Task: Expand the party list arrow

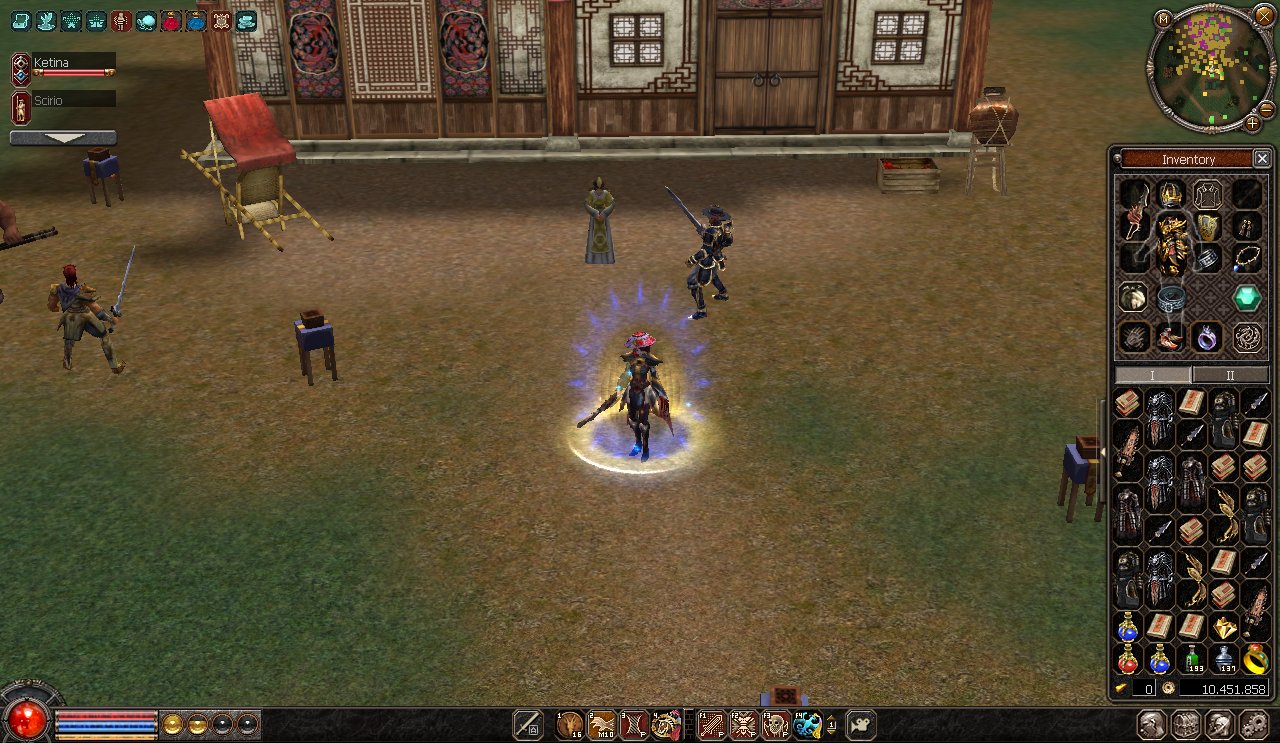Action: 63,138
